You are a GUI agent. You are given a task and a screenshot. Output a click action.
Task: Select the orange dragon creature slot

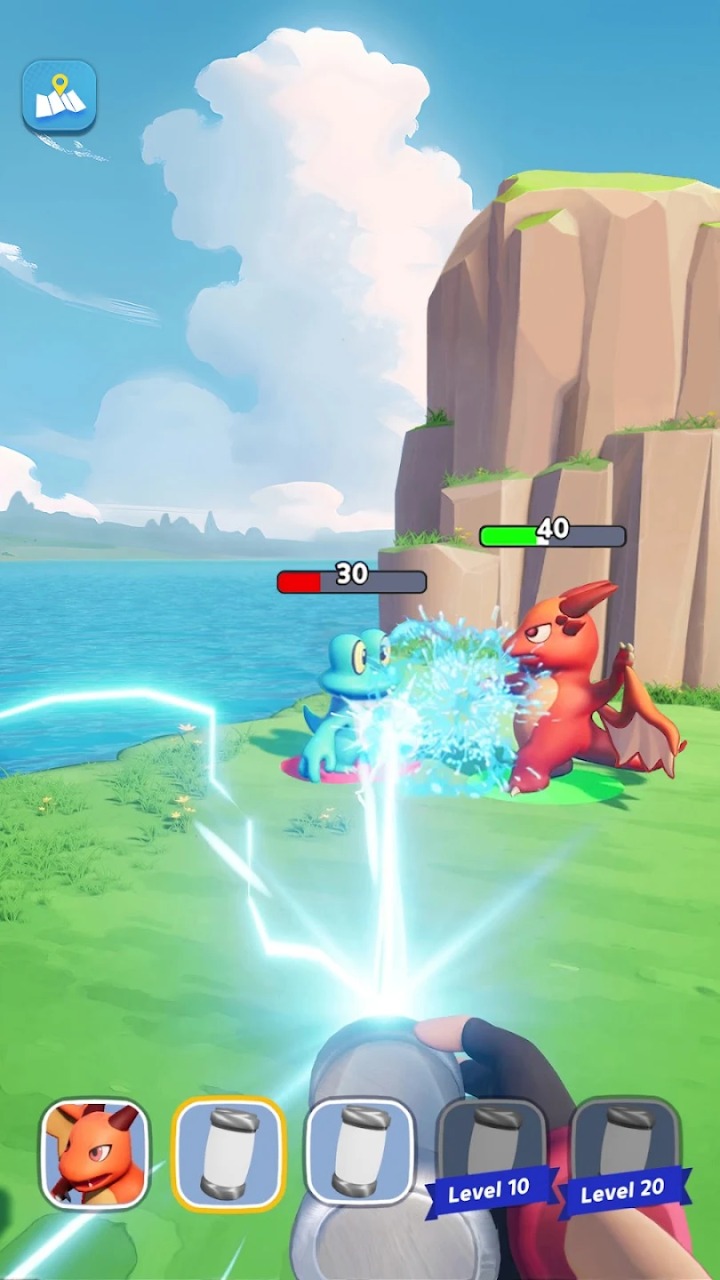pos(95,1153)
